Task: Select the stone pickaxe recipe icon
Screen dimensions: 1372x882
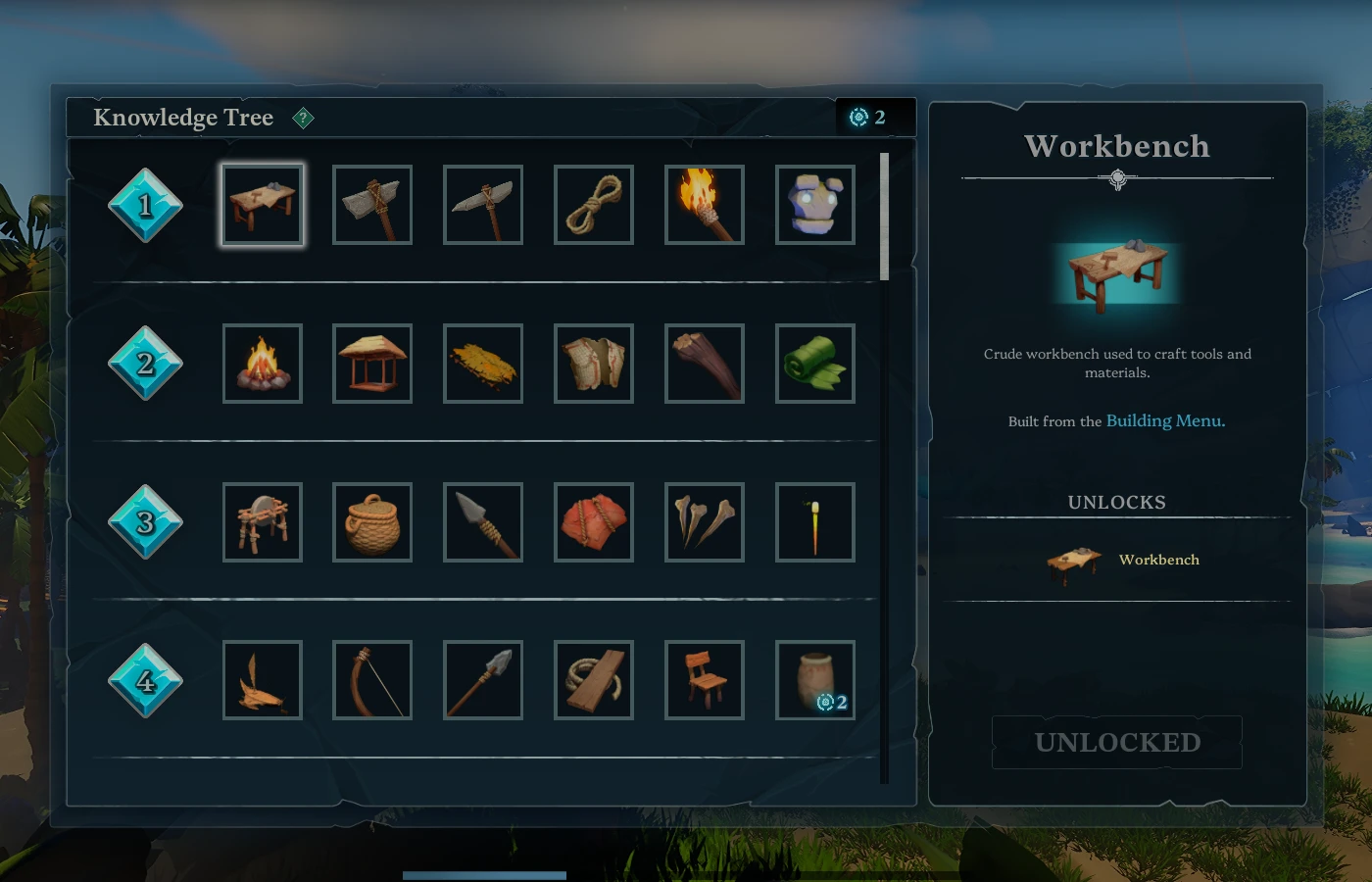Action: coord(482,204)
